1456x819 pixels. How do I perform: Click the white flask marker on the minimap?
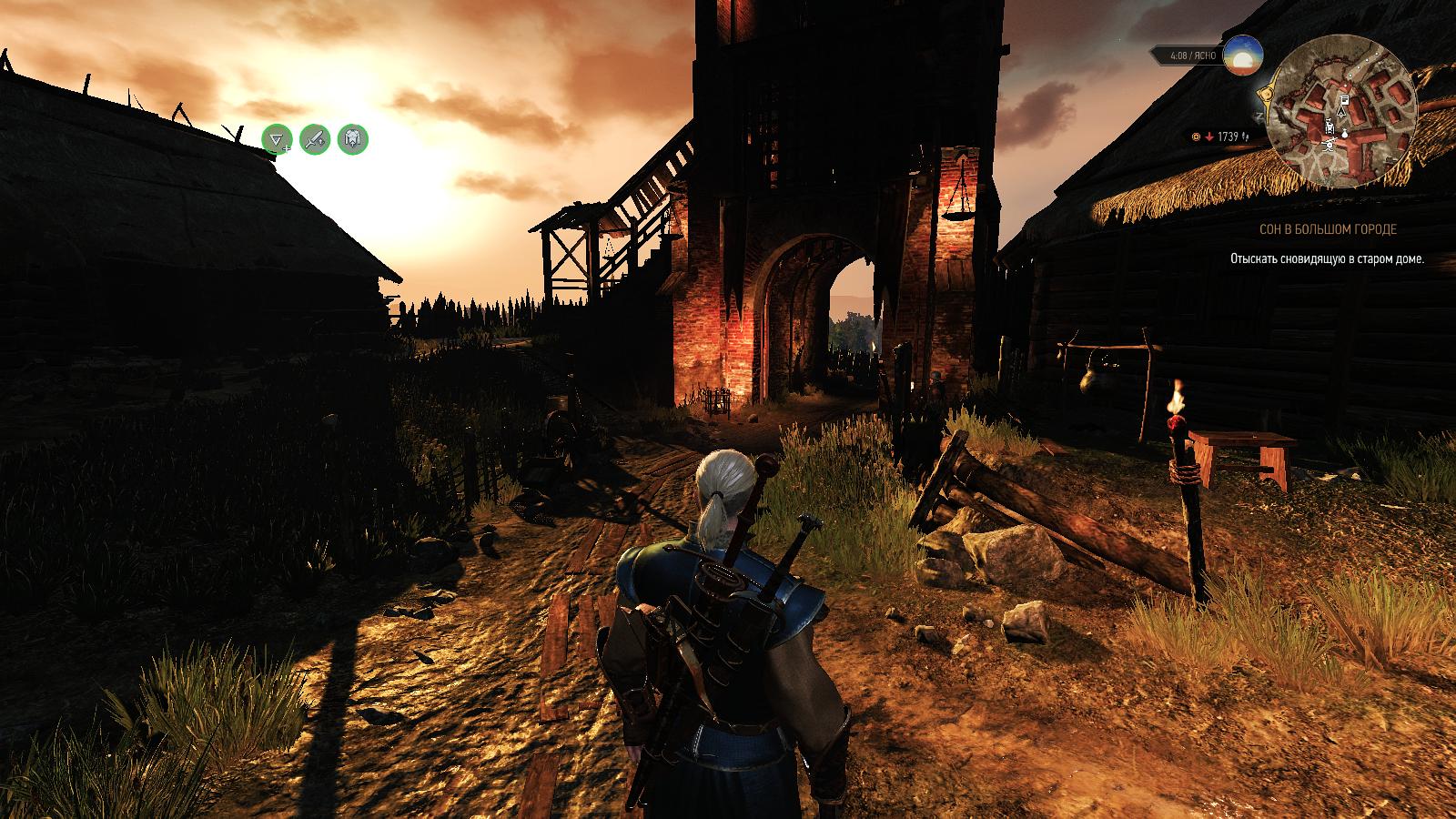[1344, 133]
